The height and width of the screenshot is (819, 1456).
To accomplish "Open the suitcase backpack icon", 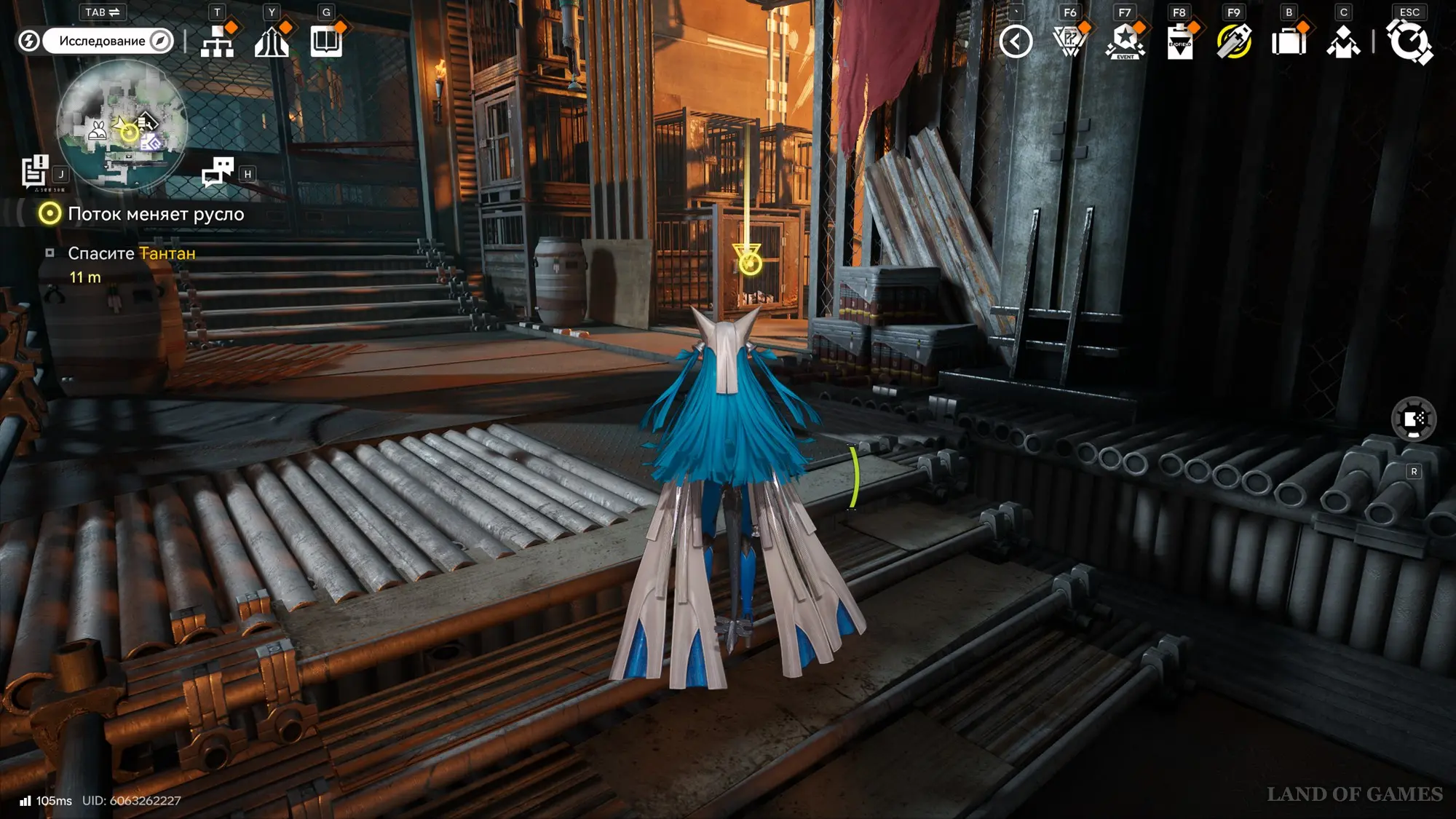I will click(x=1289, y=41).
